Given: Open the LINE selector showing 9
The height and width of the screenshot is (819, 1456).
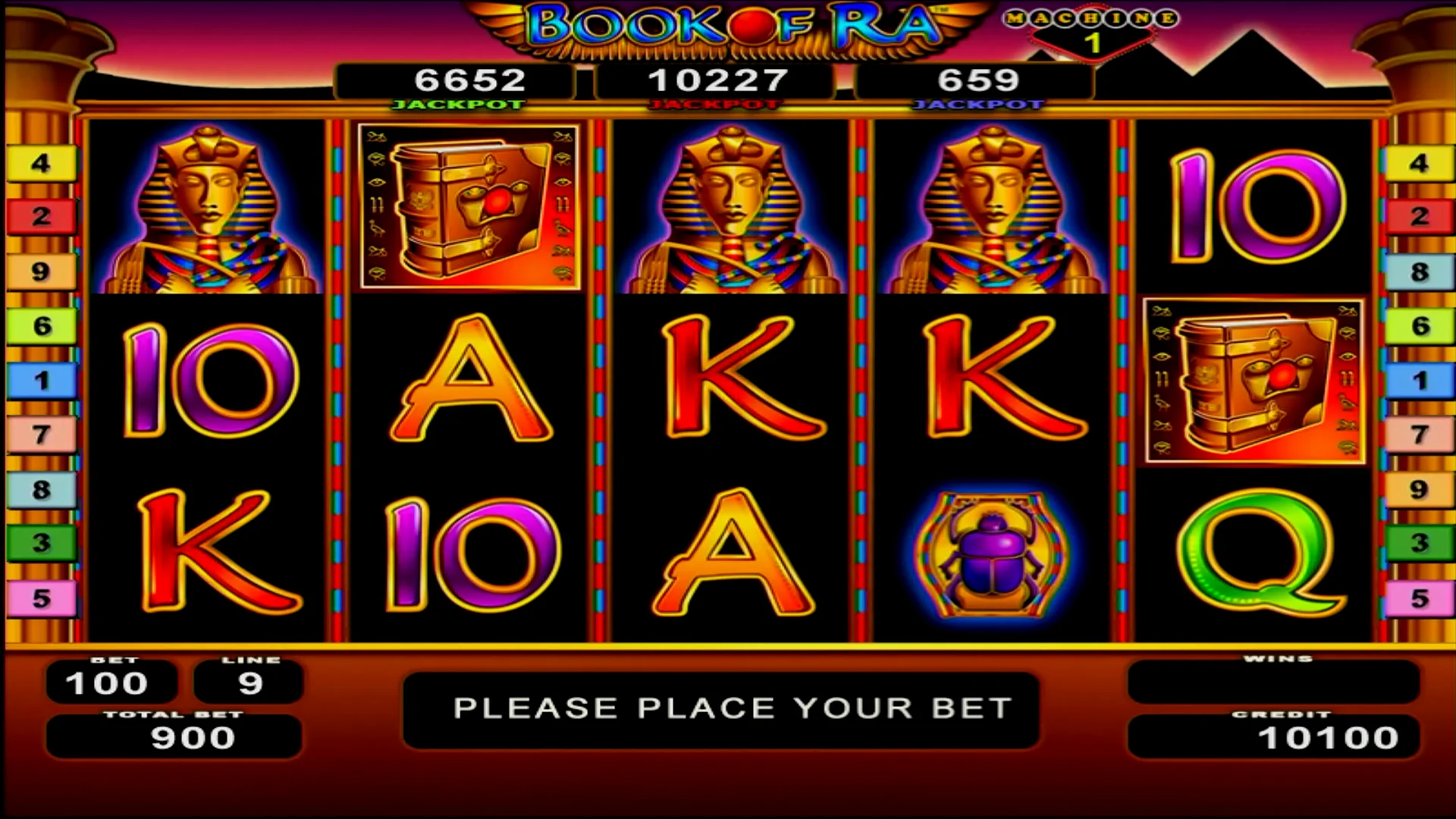Looking at the screenshot, I should point(249,682).
